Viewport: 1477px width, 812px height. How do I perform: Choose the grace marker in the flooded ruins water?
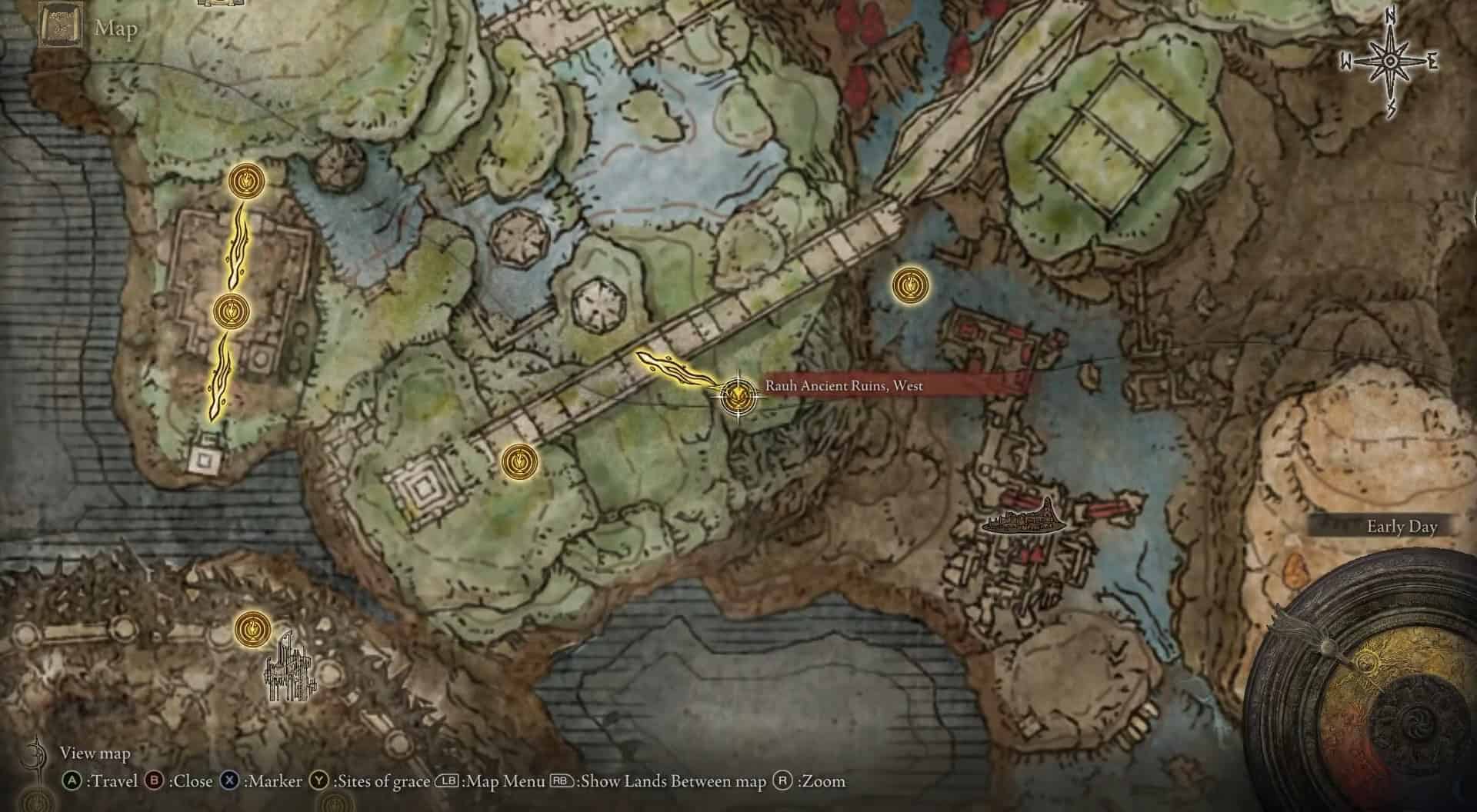click(x=910, y=285)
